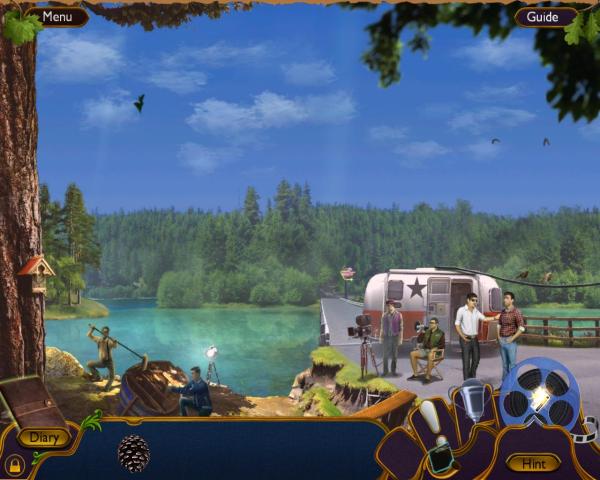Toggle the padlock inventory lock
600x480 pixels.
(x=14, y=465)
